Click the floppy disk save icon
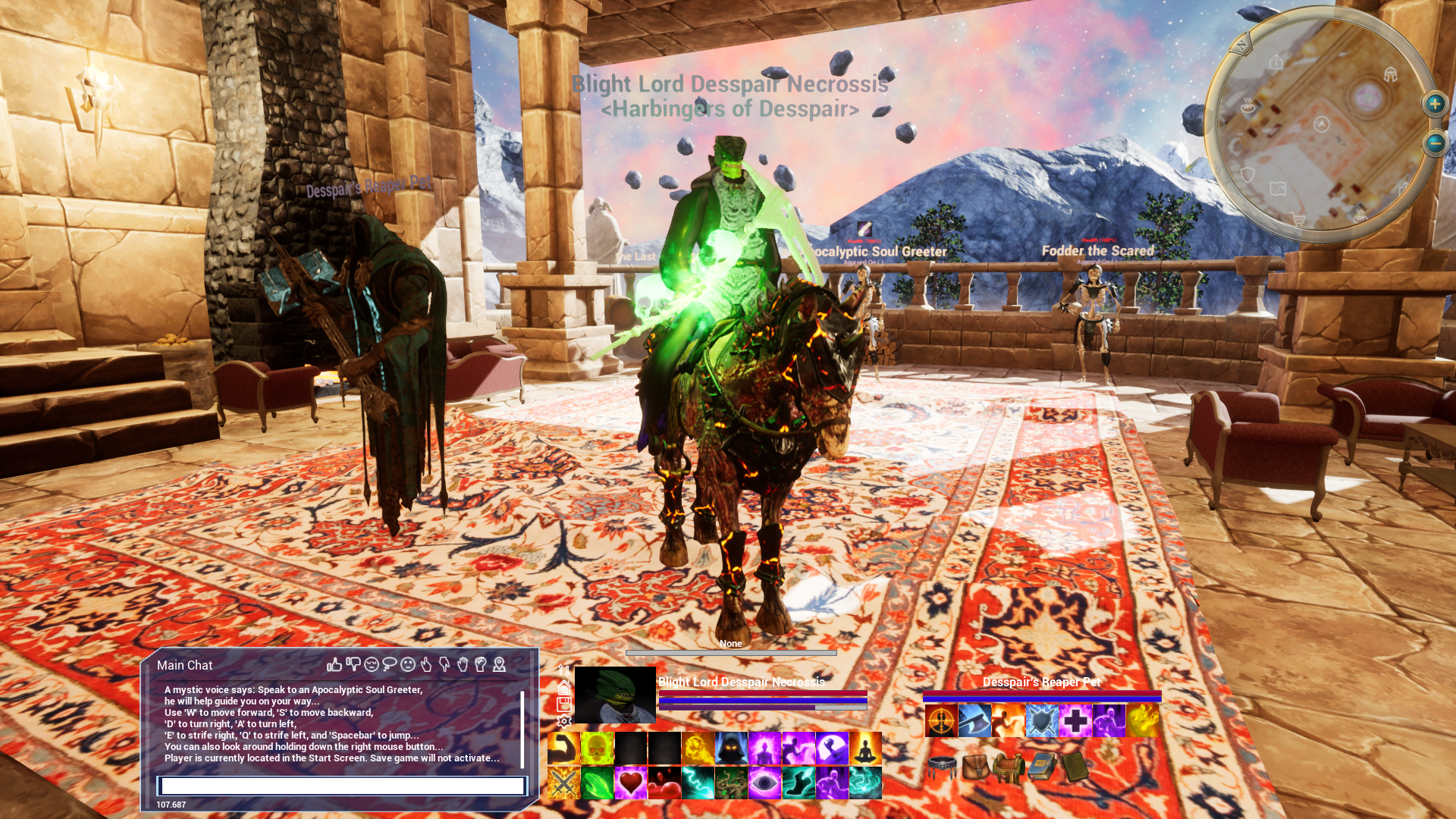Viewport: 1456px width, 819px height. [x=564, y=704]
